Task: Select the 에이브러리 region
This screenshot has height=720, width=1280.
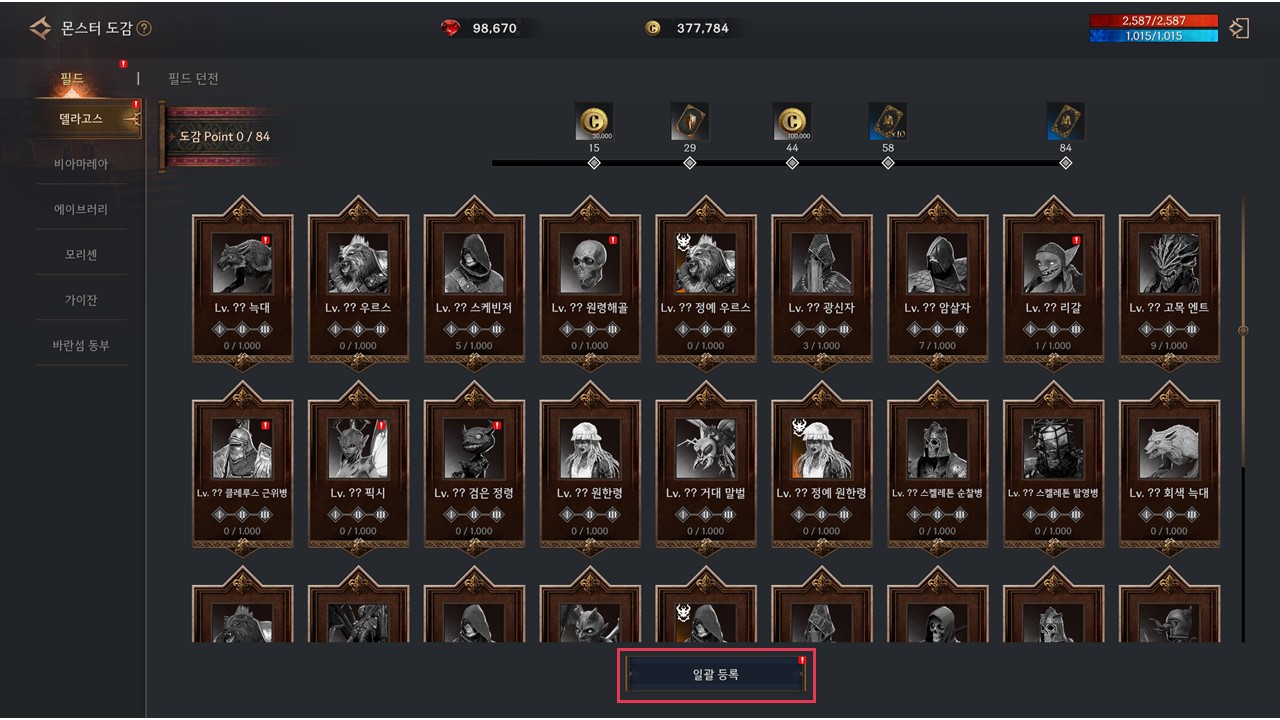Action: click(x=81, y=210)
